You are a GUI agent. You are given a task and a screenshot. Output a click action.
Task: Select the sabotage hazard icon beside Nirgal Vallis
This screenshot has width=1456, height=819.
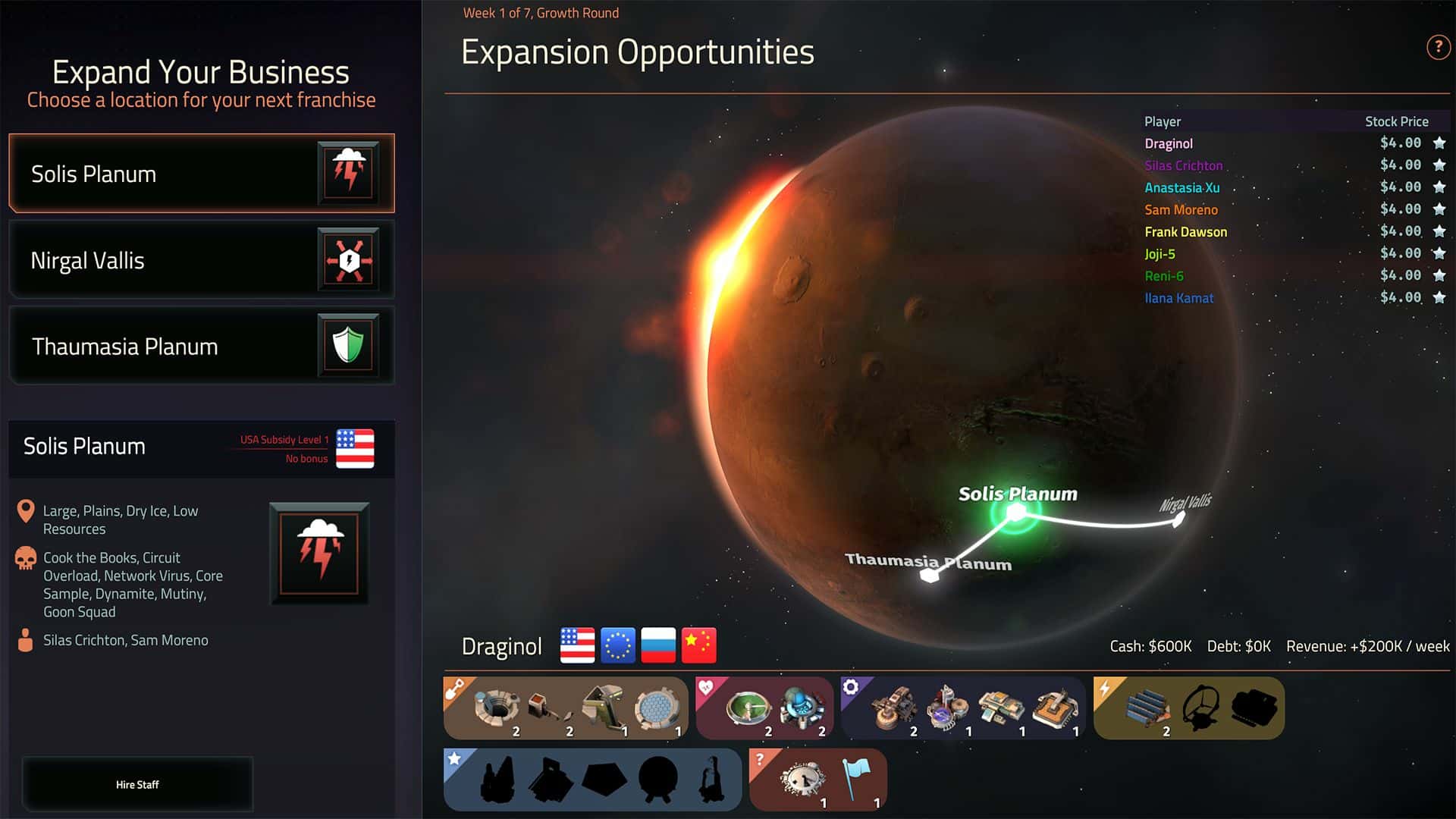349,260
